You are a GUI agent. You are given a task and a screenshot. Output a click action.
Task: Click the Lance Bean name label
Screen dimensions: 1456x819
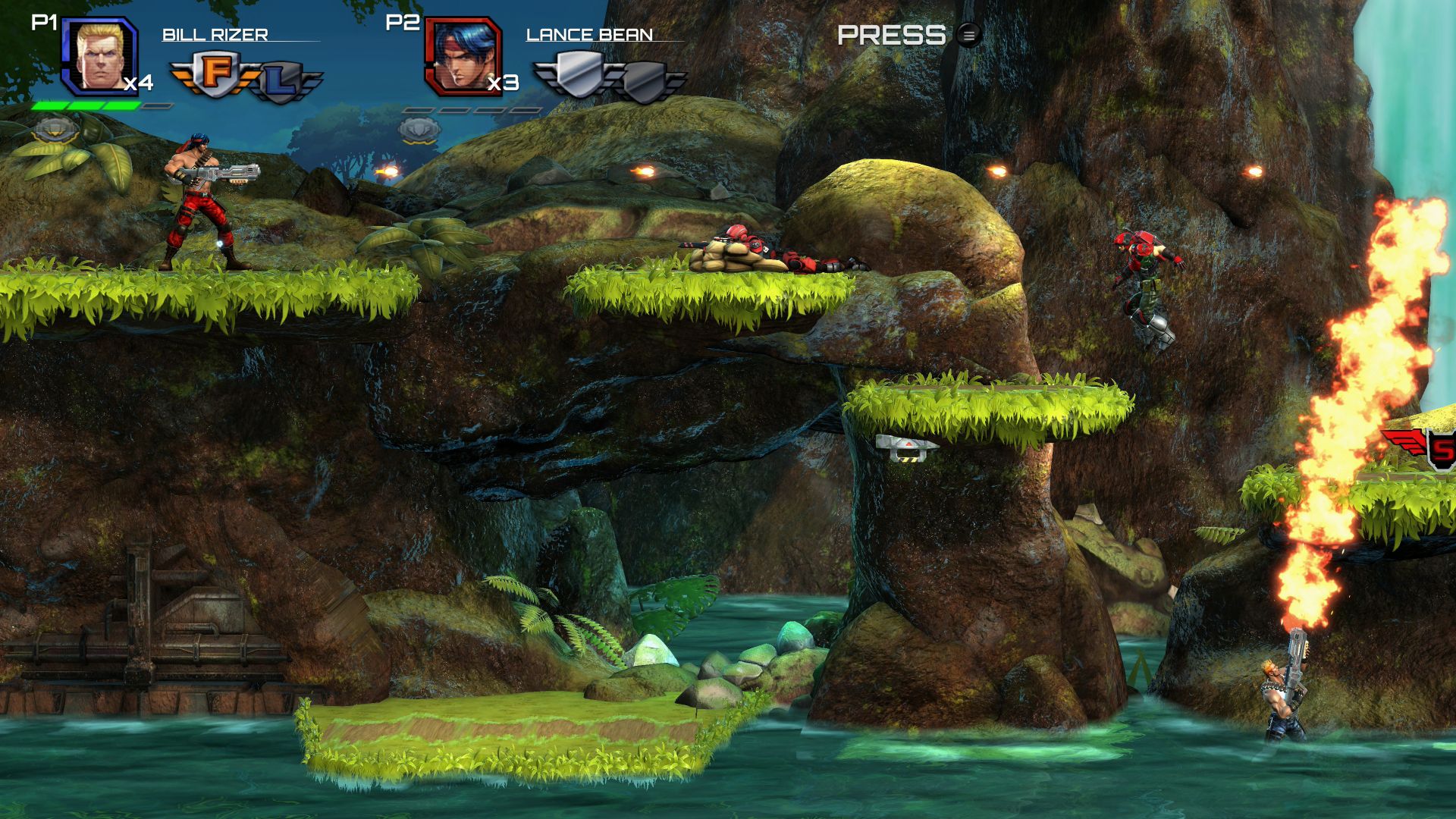[x=589, y=33]
